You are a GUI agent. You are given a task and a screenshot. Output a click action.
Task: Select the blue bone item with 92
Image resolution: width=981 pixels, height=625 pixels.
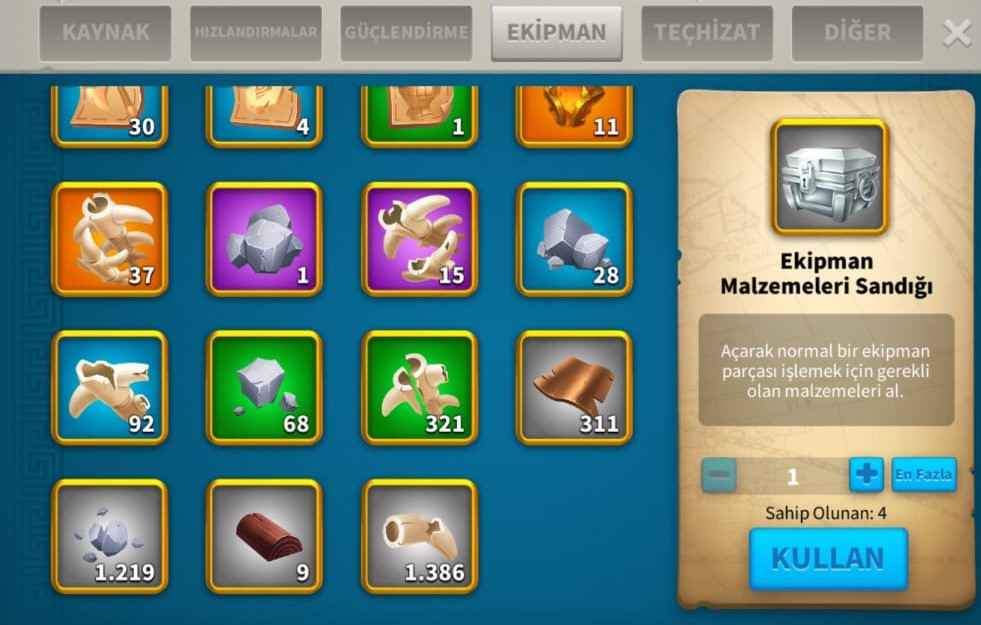(110, 387)
